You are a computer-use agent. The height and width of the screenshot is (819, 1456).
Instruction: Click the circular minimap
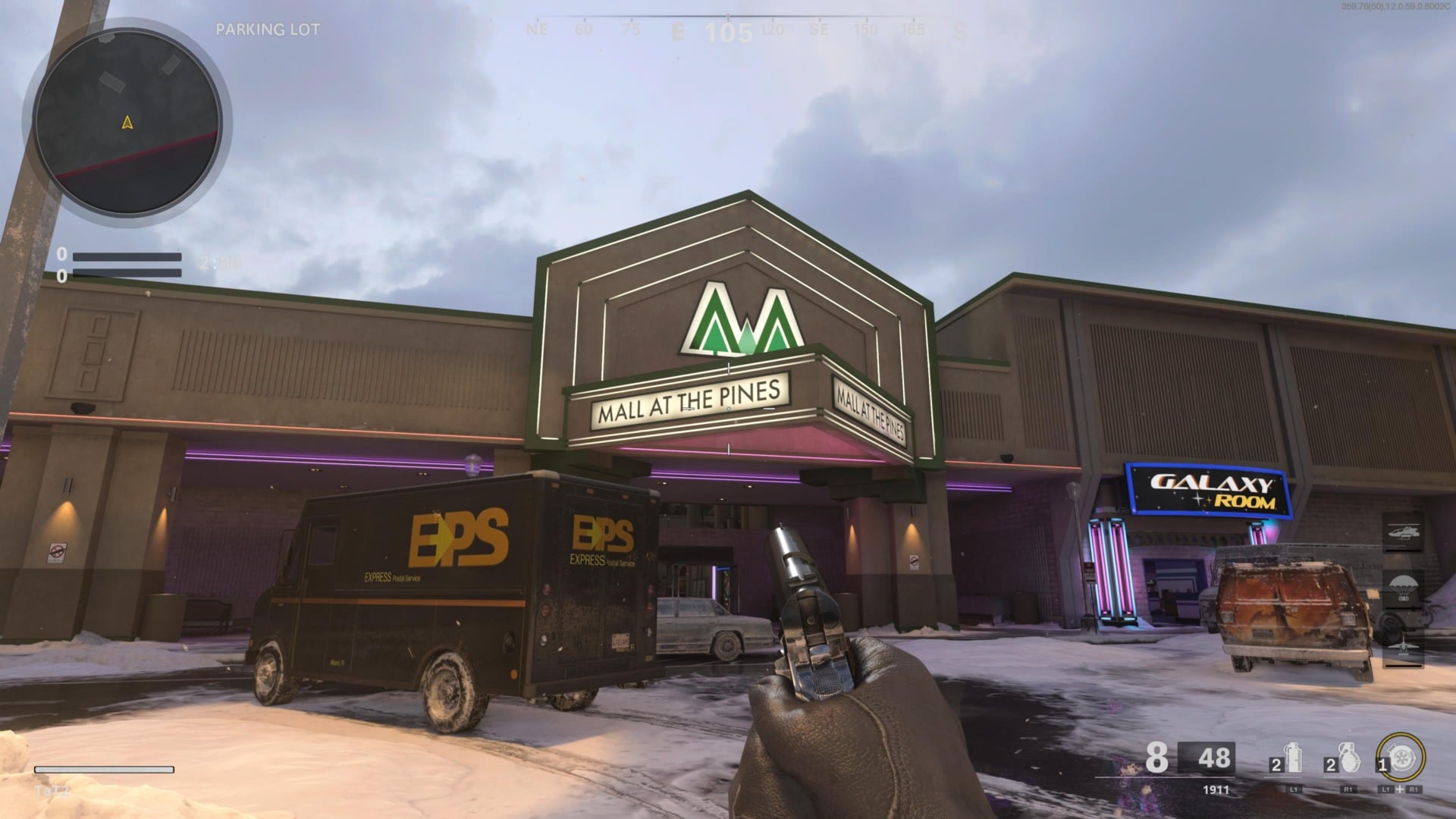pyautogui.click(x=127, y=121)
